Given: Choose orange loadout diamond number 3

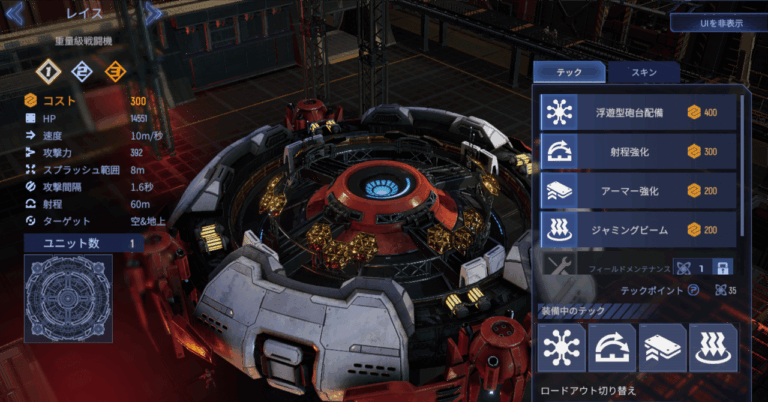Looking at the screenshot, I should (117, 71).
